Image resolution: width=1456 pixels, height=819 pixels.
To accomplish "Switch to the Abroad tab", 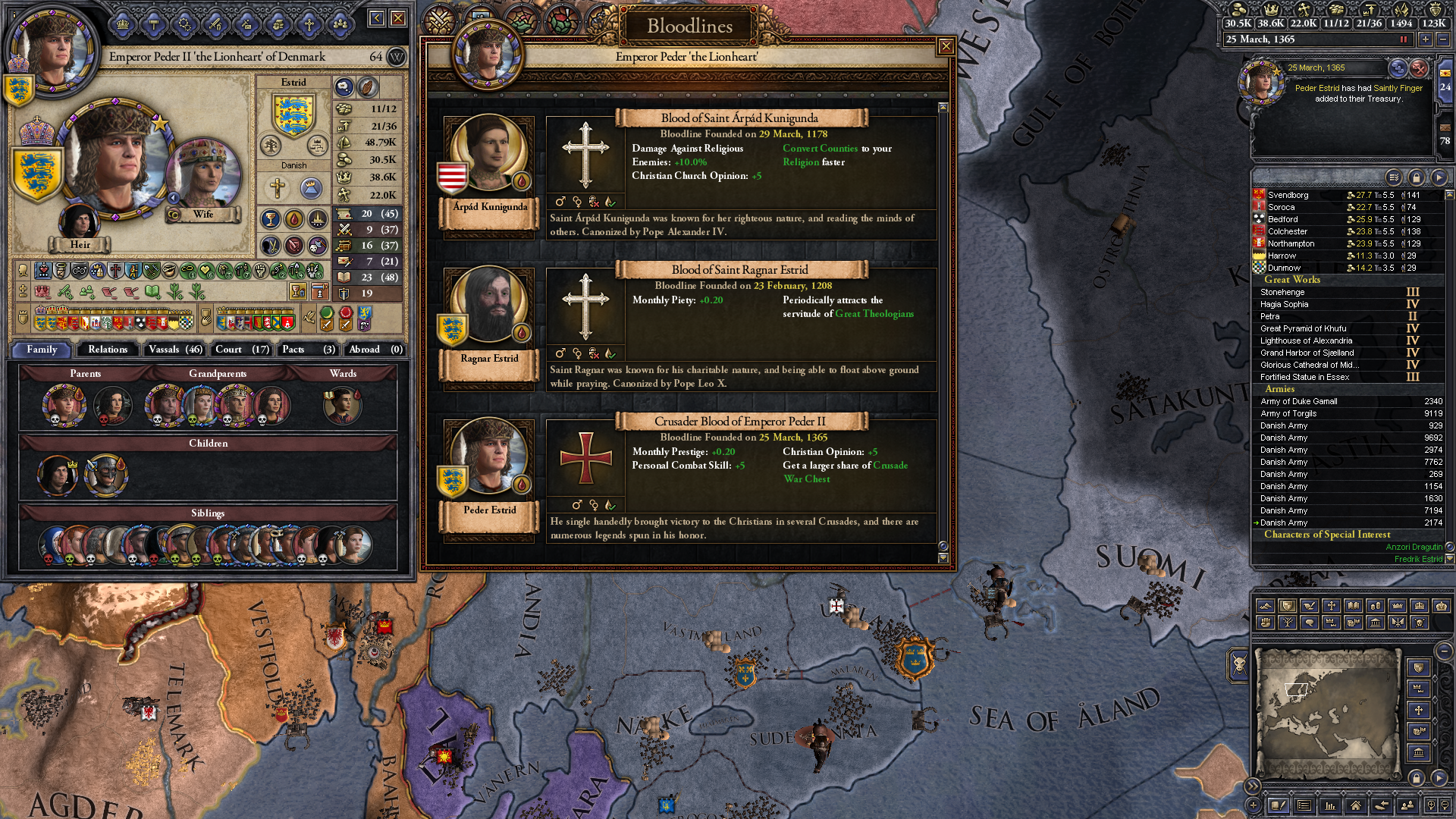I will click(x=375, y=350).
